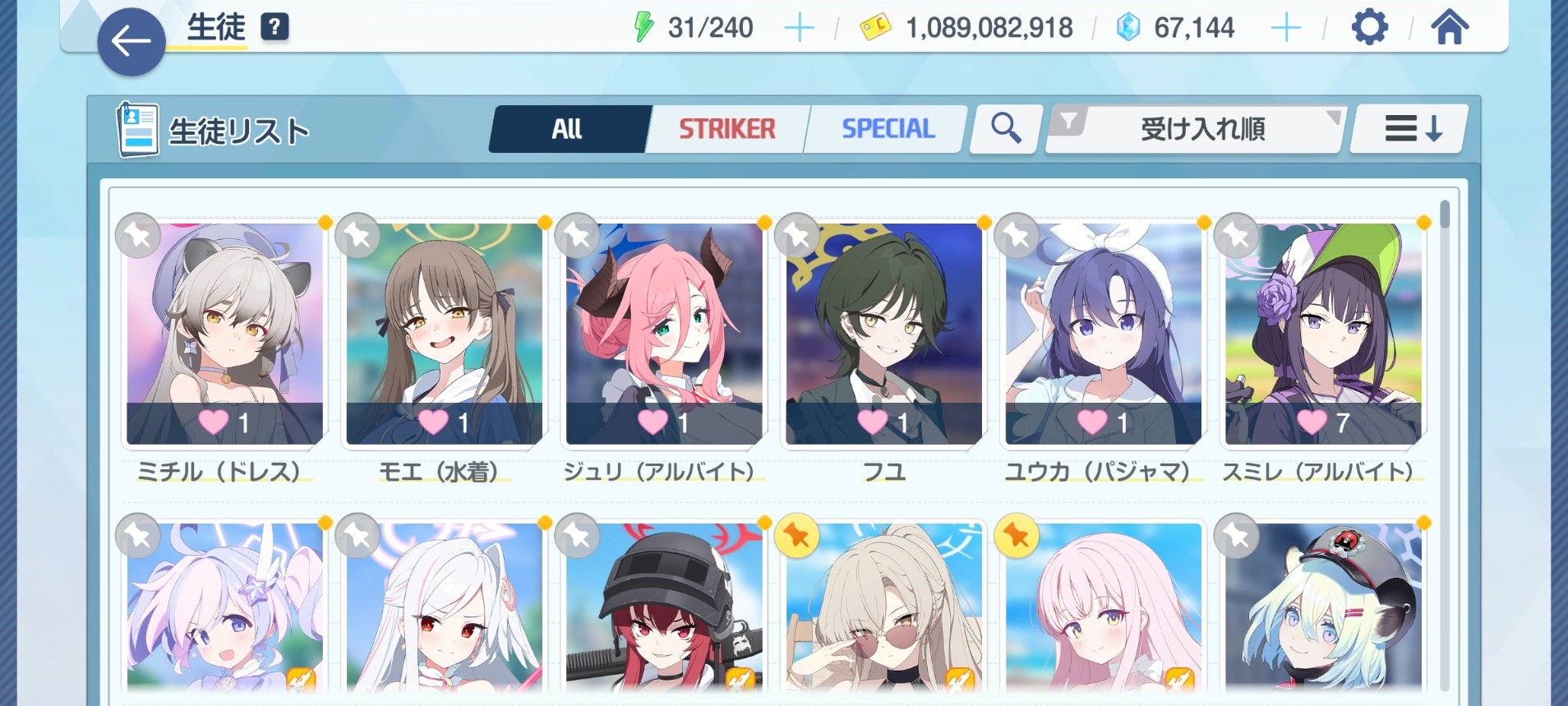The height and width of the screenshot is (706, 1568).
Task: Select student ジュリ（アルバイト）
Action: [x=664, y=335]
